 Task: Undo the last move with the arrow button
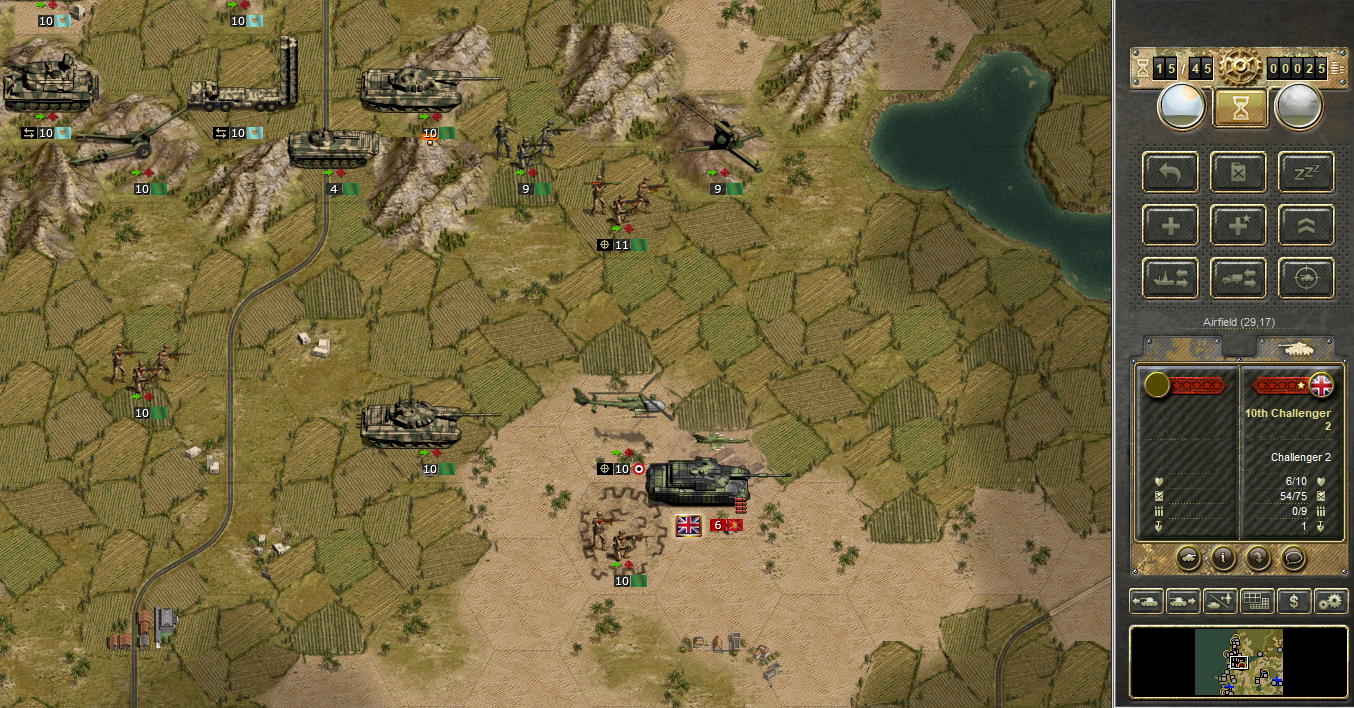(x=1170, y=172)
